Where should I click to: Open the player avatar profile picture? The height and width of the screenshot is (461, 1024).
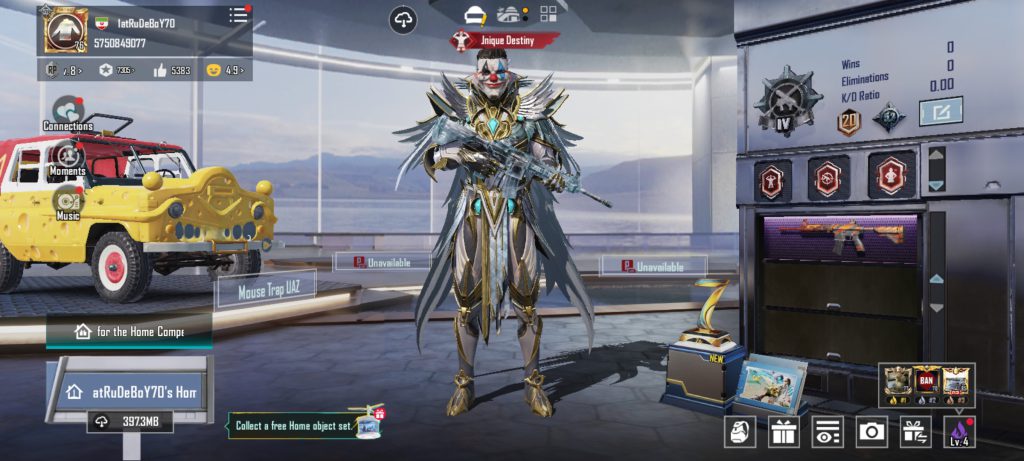coord(66,30)
